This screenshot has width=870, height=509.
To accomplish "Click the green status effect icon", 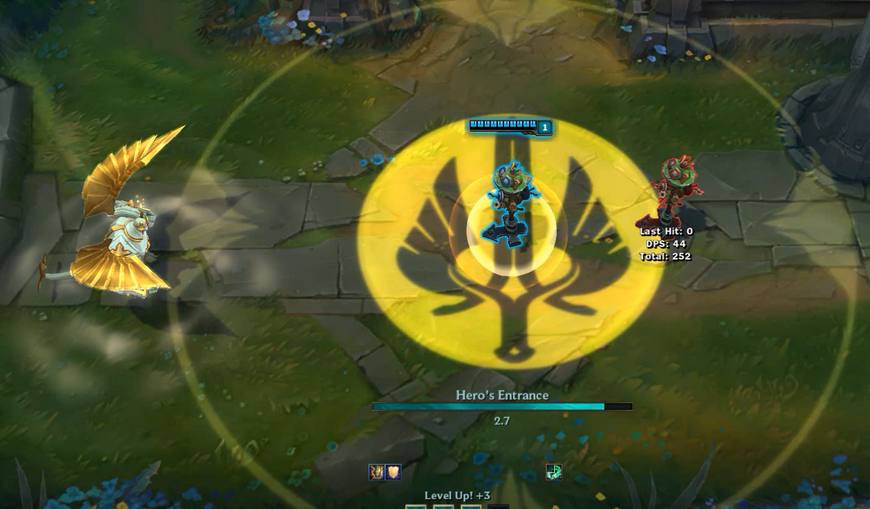I will pos(553,472).
